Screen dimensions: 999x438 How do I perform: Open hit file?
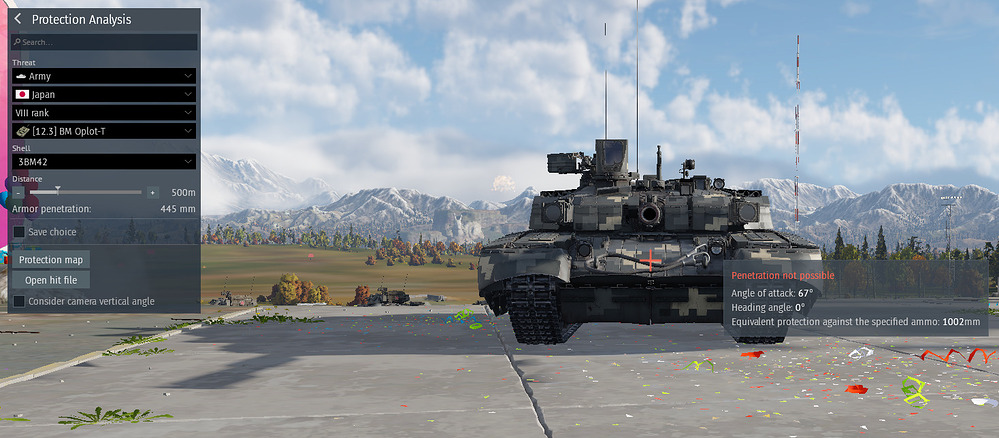tap(50, 280)
